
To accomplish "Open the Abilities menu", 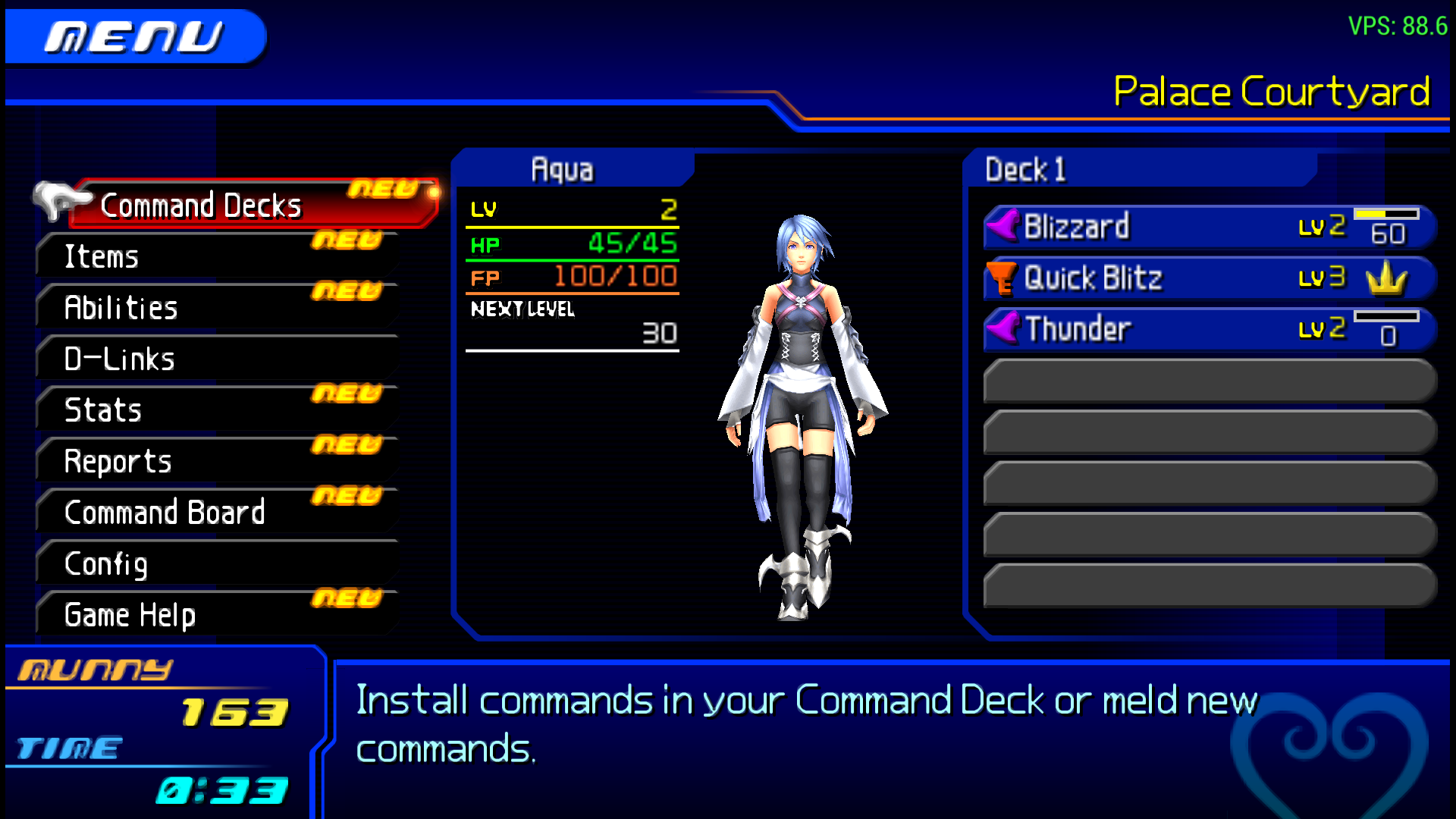I will pos(216,308).
